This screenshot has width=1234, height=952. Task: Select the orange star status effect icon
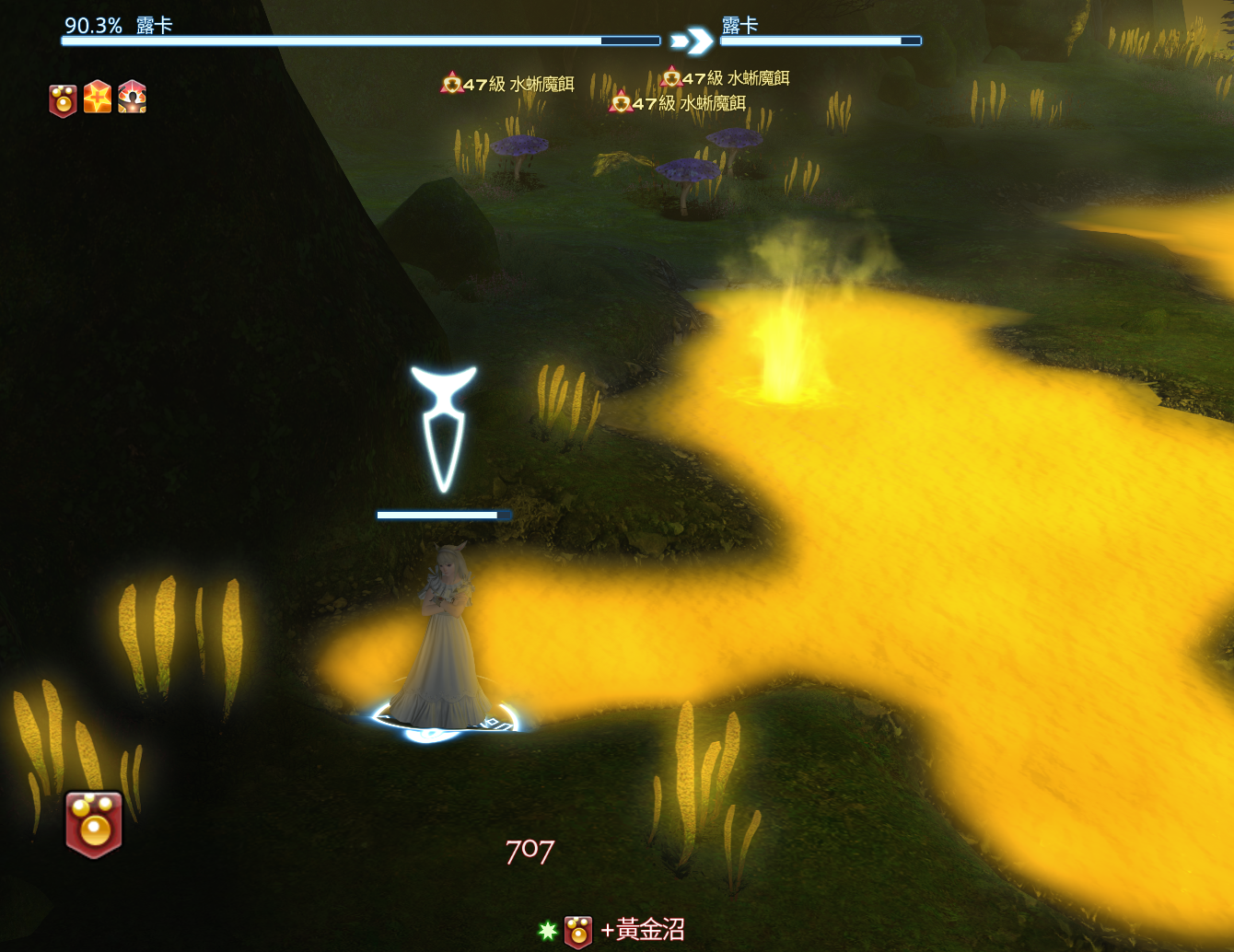pos(98,97)
